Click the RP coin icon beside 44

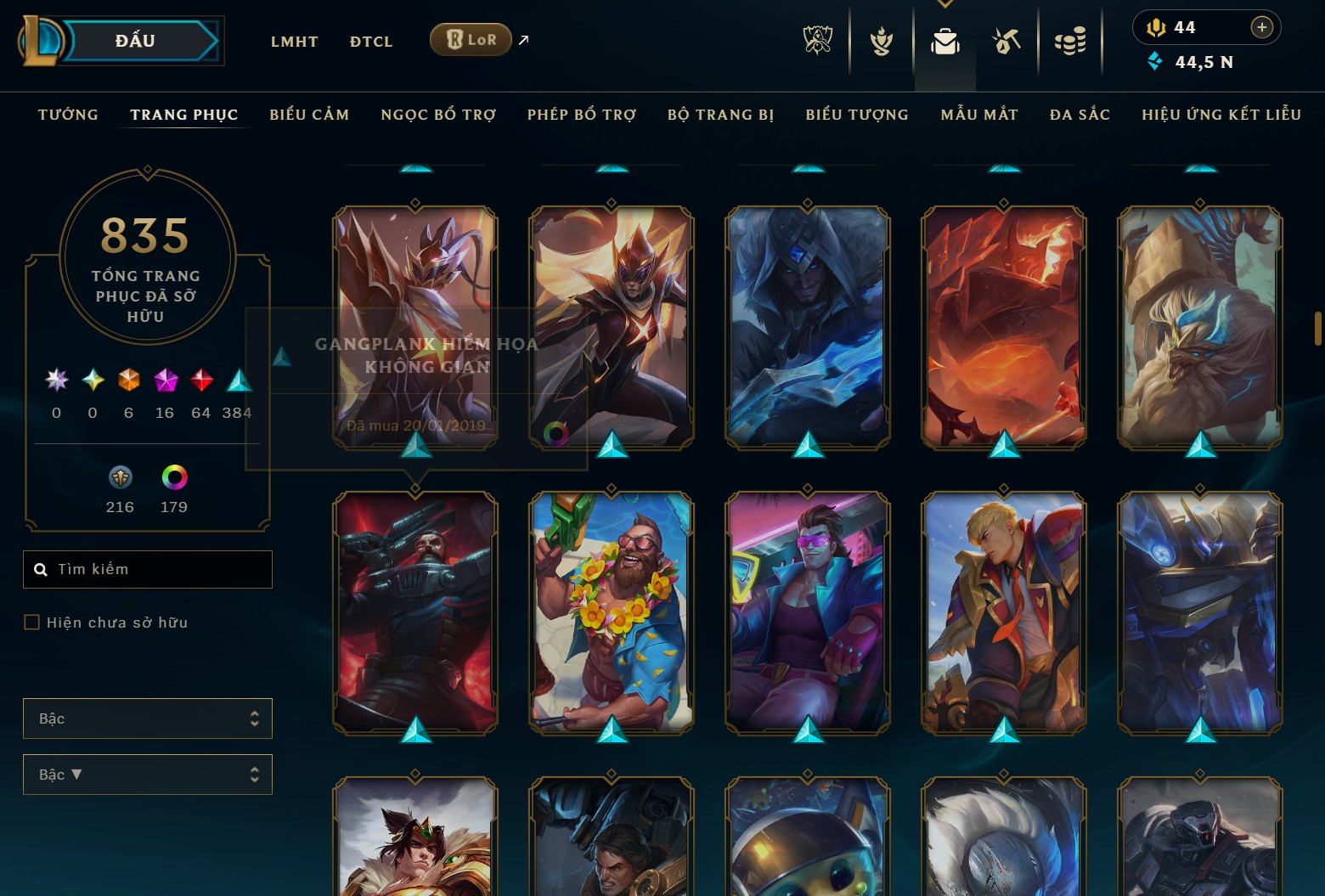coord(1159,26)
